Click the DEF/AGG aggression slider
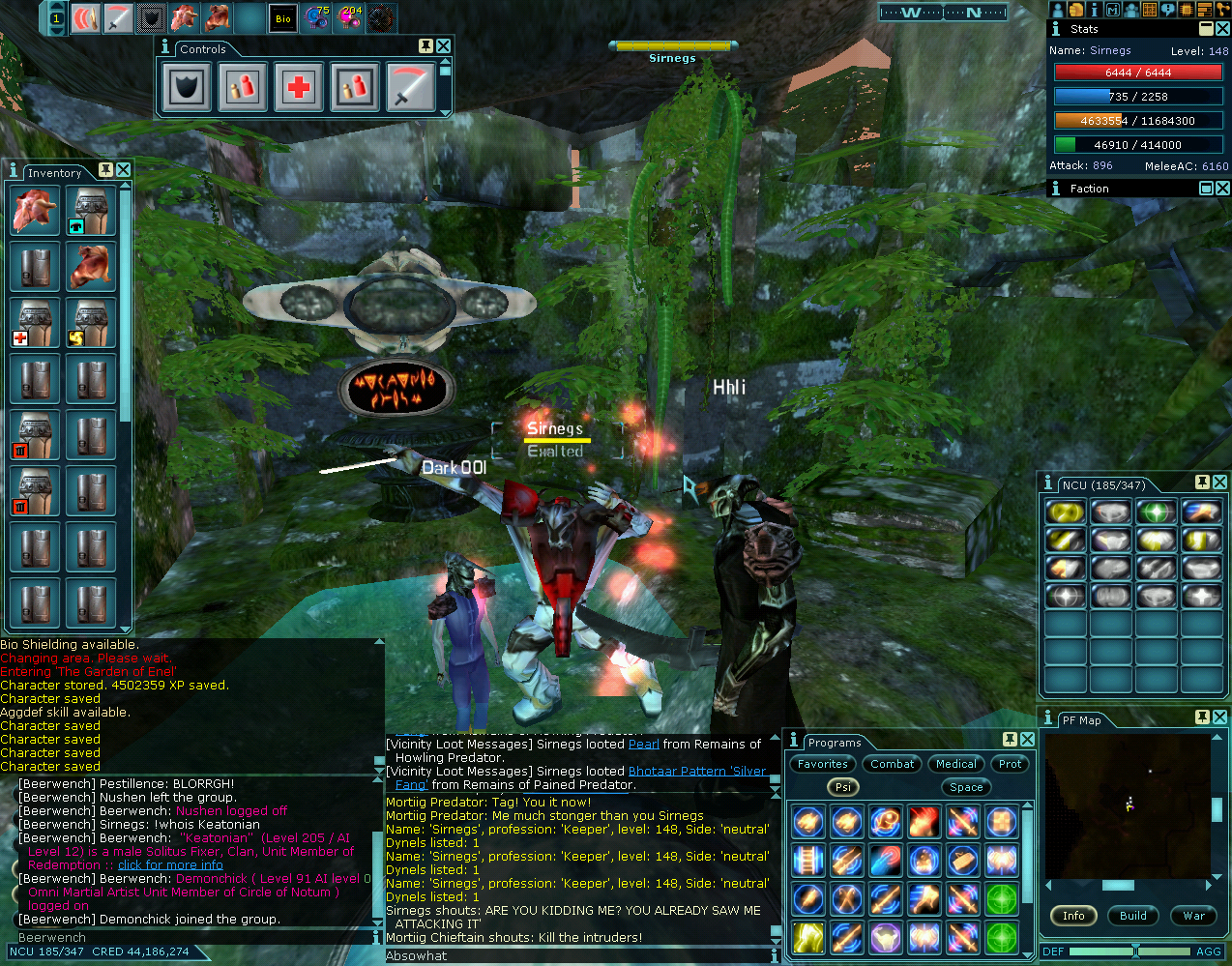Viewport: 1232px width, 966px height. click(1135, 951)
